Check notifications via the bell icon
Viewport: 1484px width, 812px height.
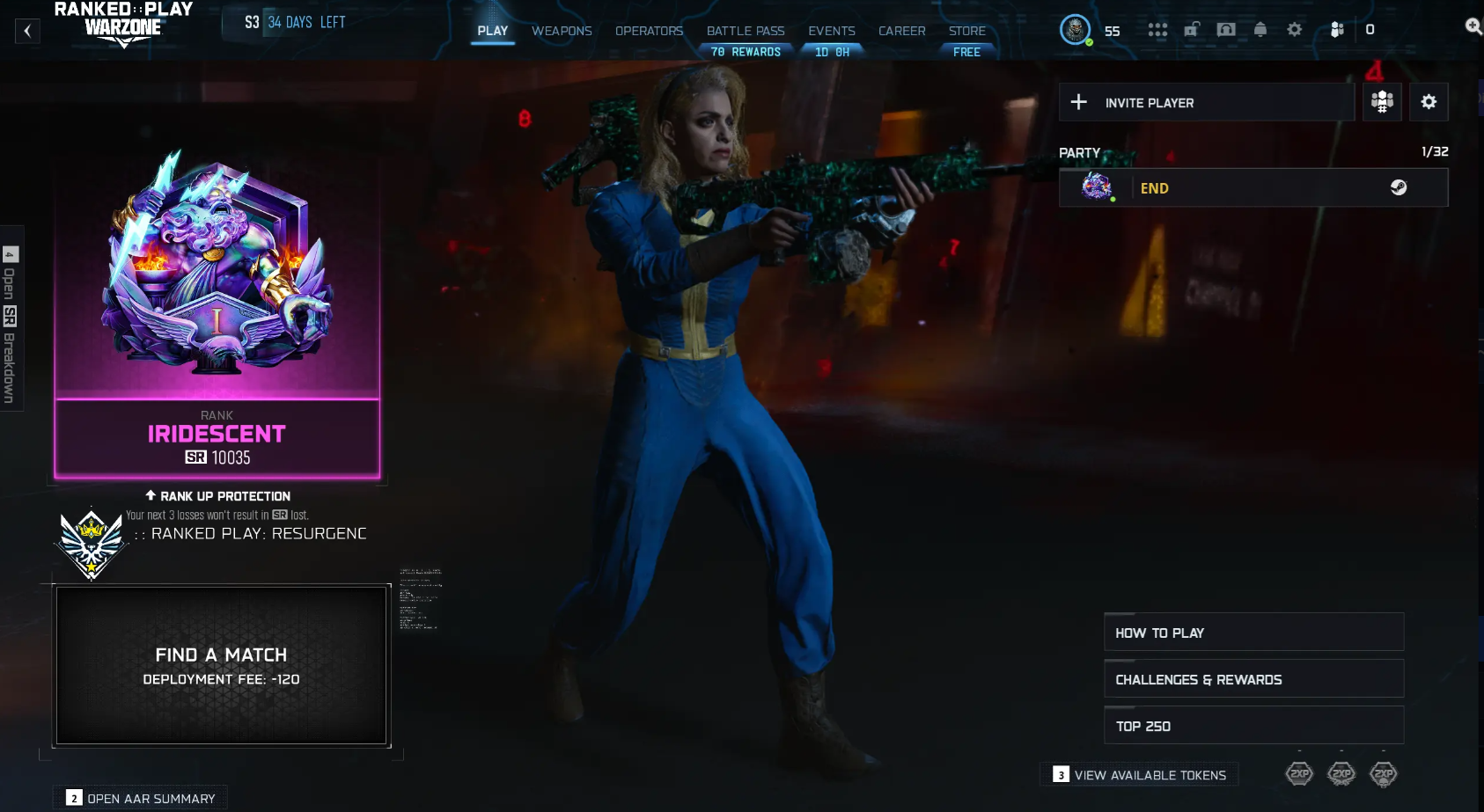pyautogui.click(x=1261, y=29)
